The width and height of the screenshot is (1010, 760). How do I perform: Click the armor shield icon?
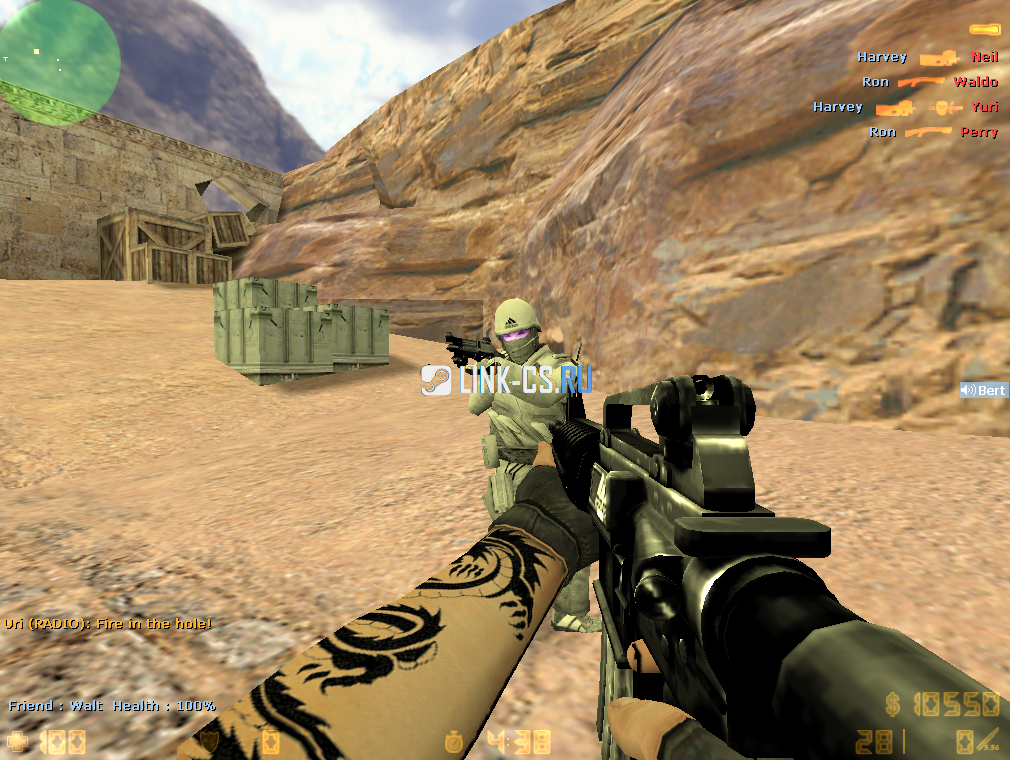(x=209, y=742)
